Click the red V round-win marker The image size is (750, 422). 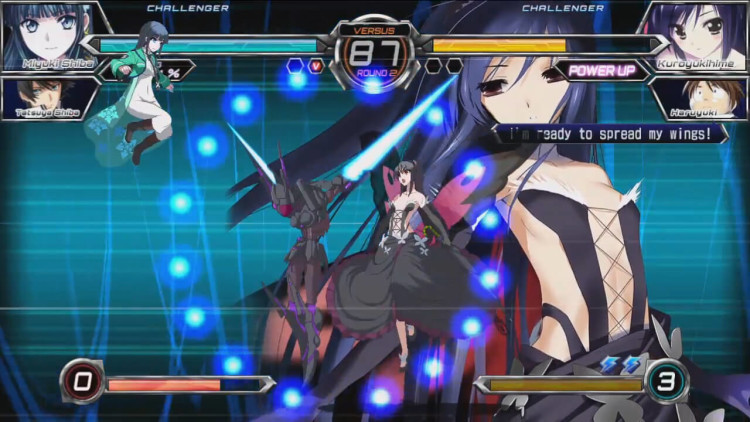[316, 67]
